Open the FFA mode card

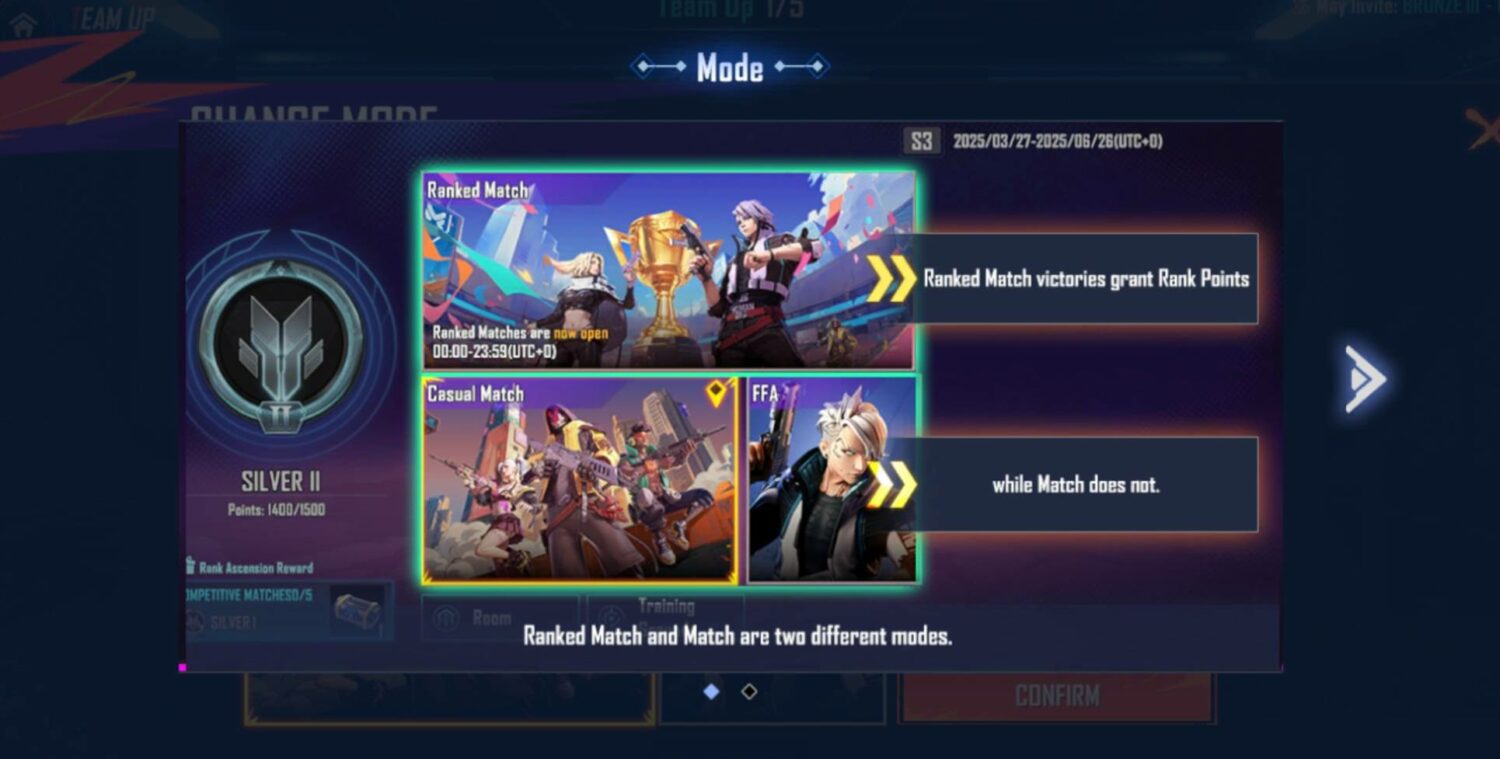coord(832,478)
